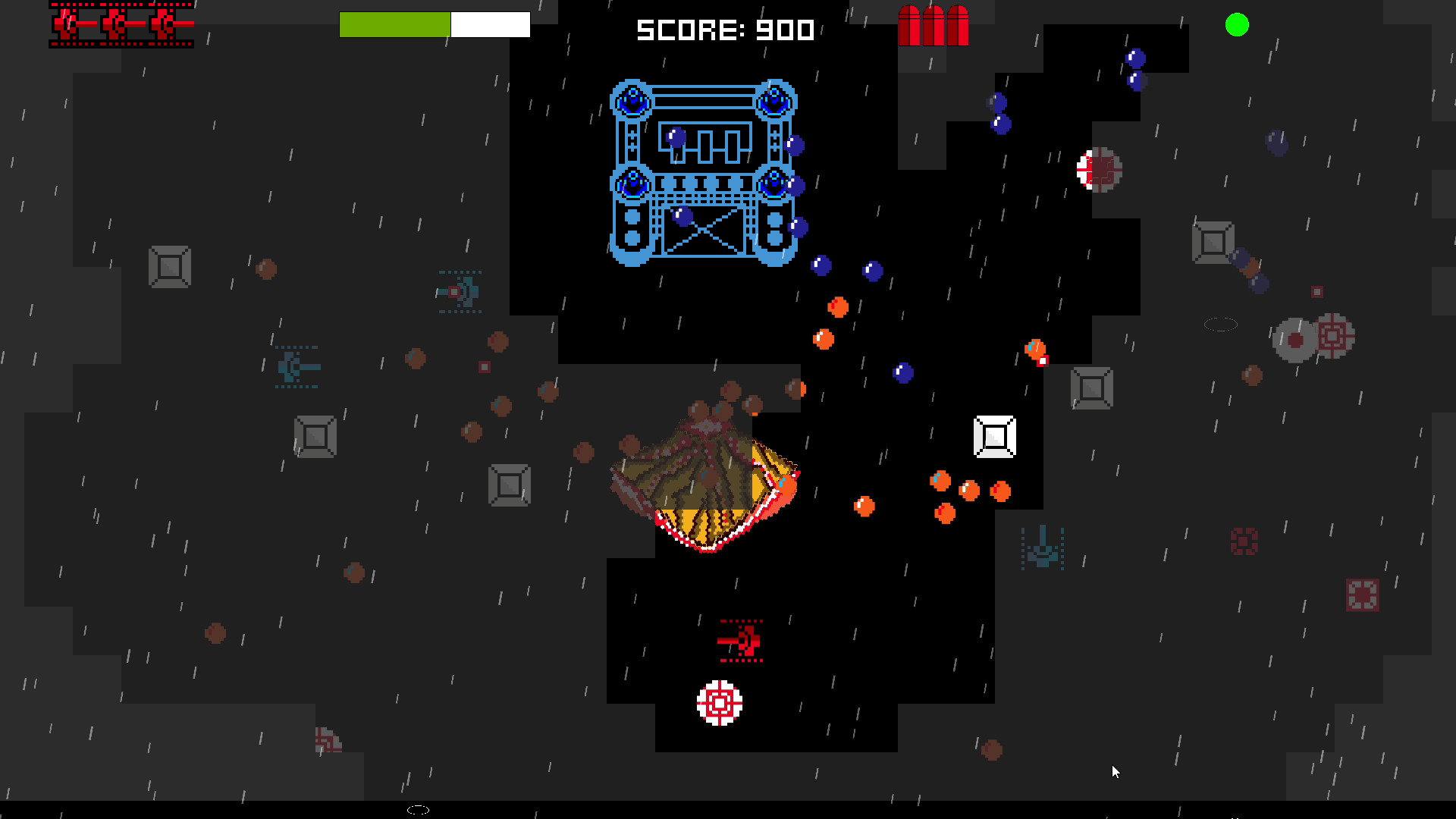The height and width of the screenshot is (819, 1456).
Task: Open the white highlighted crate
Action: pyautogui.click(x=994, y=436)
